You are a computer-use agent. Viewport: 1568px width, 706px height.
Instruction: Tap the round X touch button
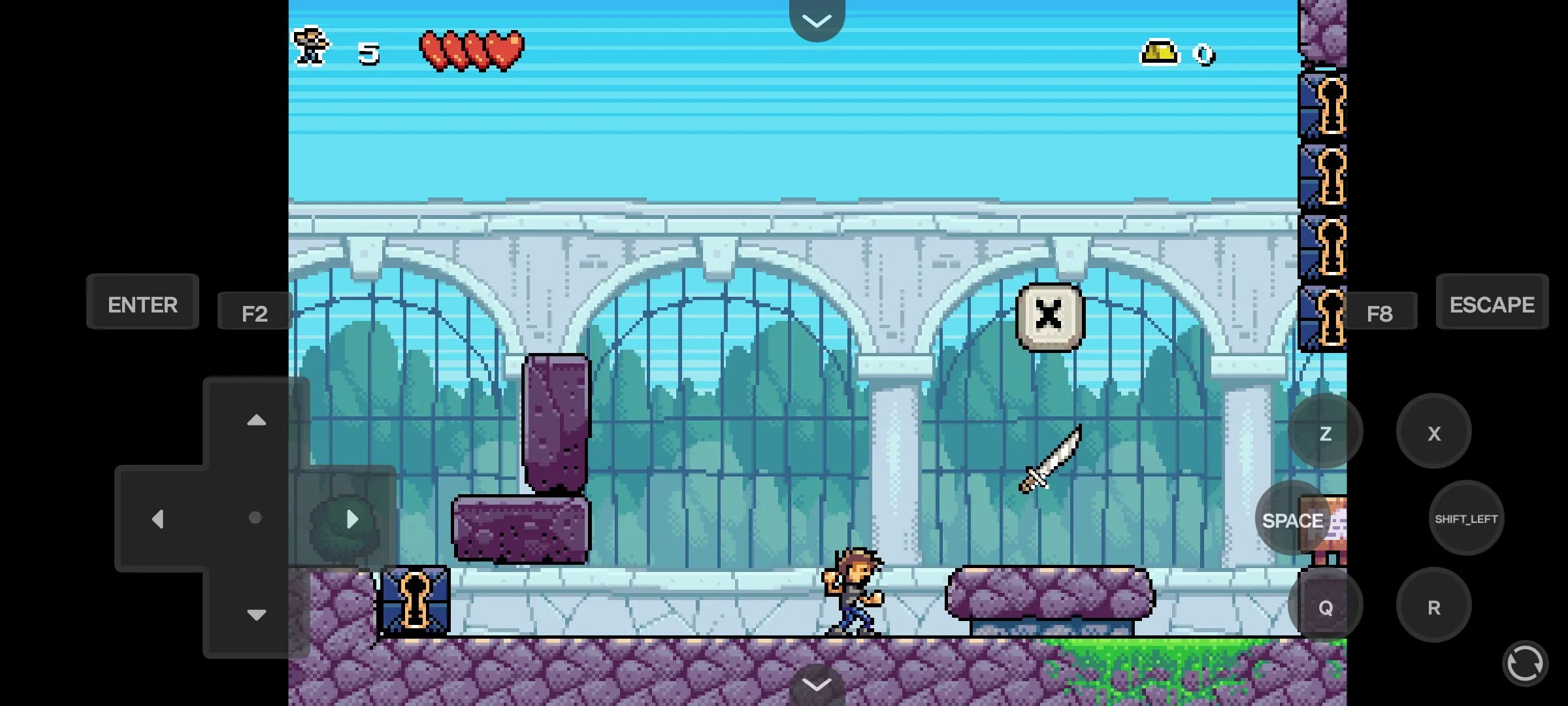pyautogui.click(x=1433, y=432)
